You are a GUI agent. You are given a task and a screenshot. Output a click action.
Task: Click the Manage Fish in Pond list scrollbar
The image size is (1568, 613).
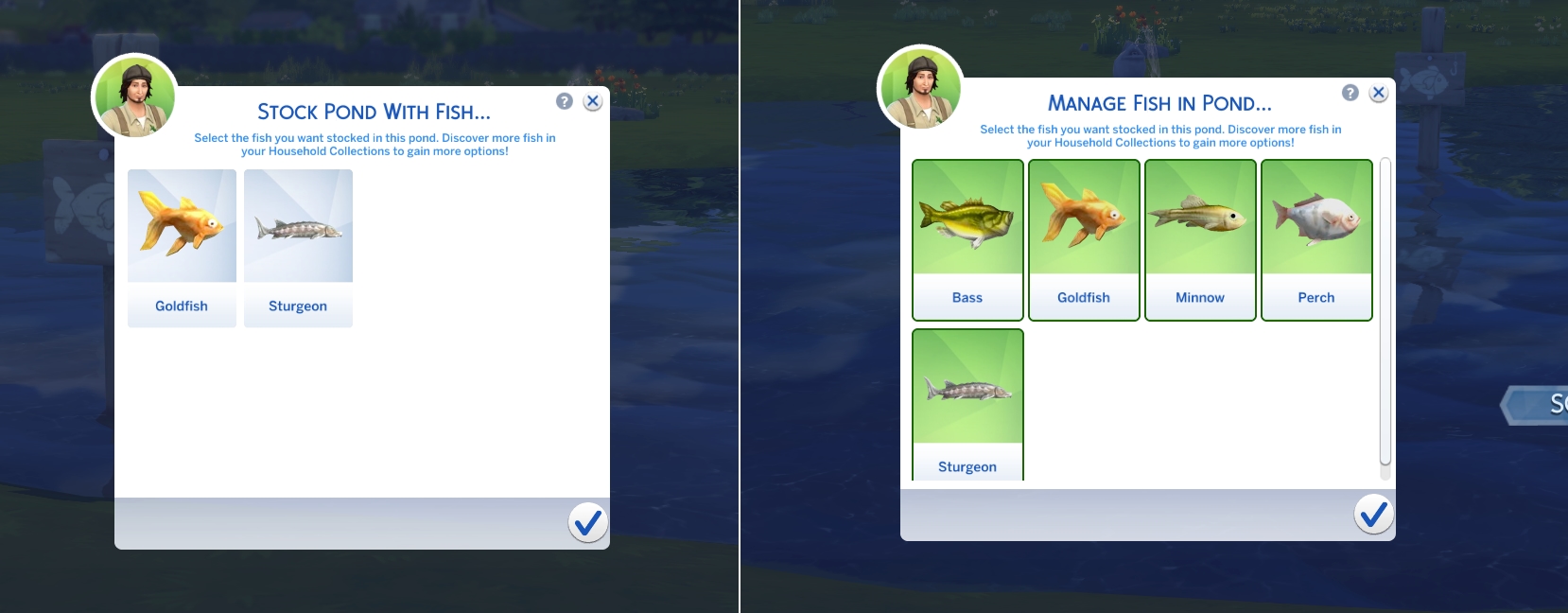tap(1385, 312)
